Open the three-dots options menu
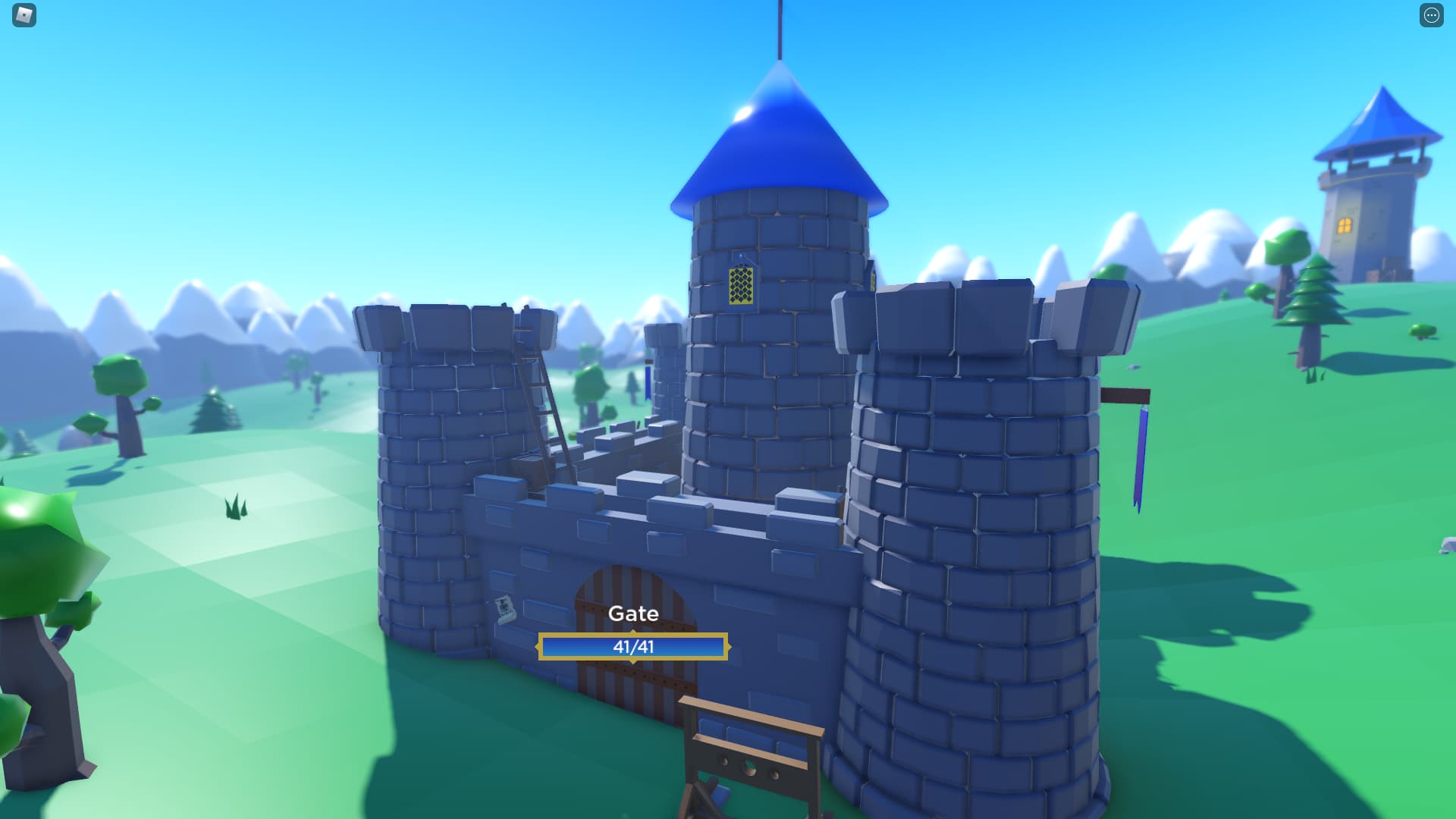This screenshot has height=819, width=1456. coord(1431,15)
